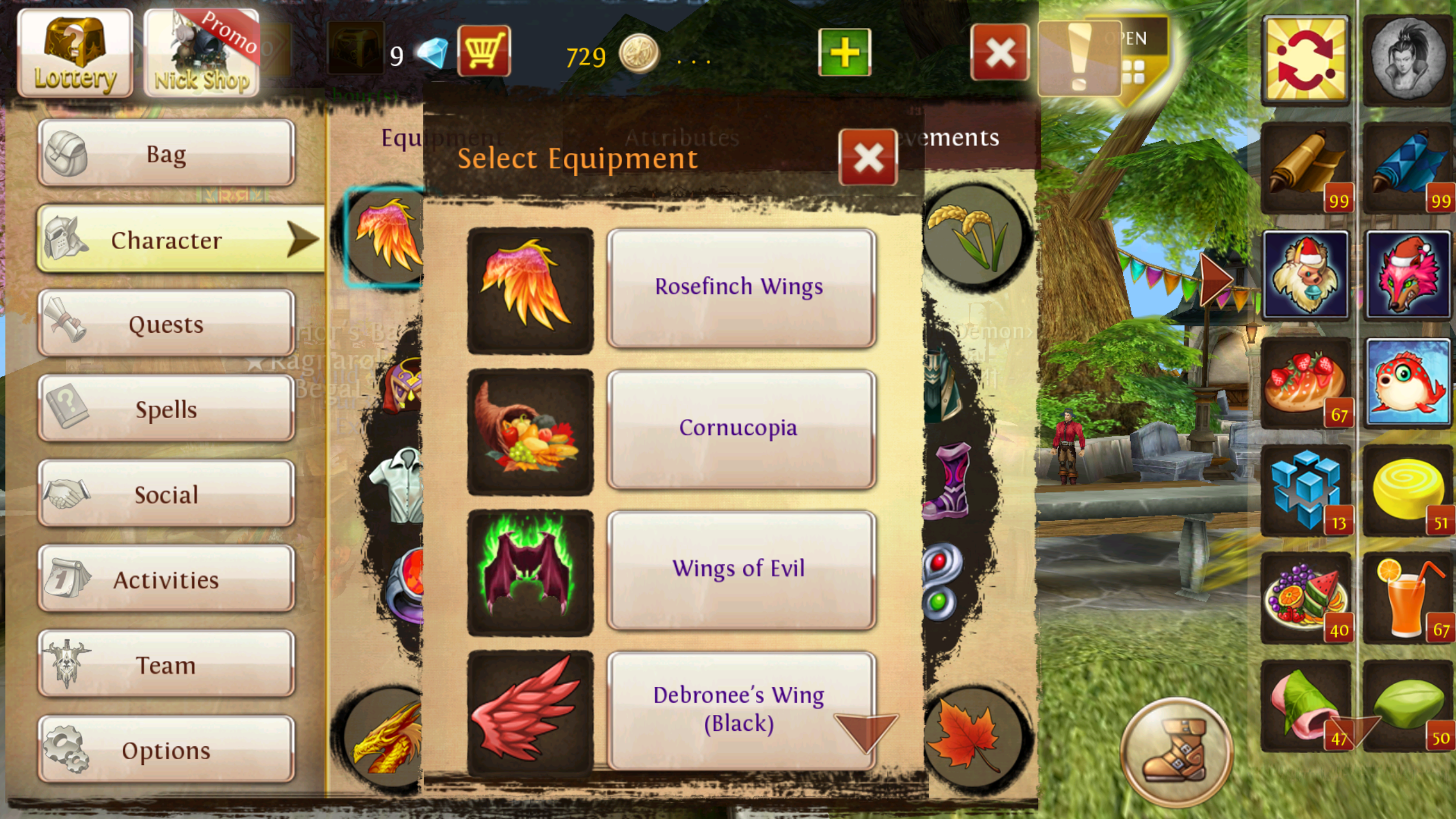Open the Social menu
The image size is (1456, 819).
[166, 494]
